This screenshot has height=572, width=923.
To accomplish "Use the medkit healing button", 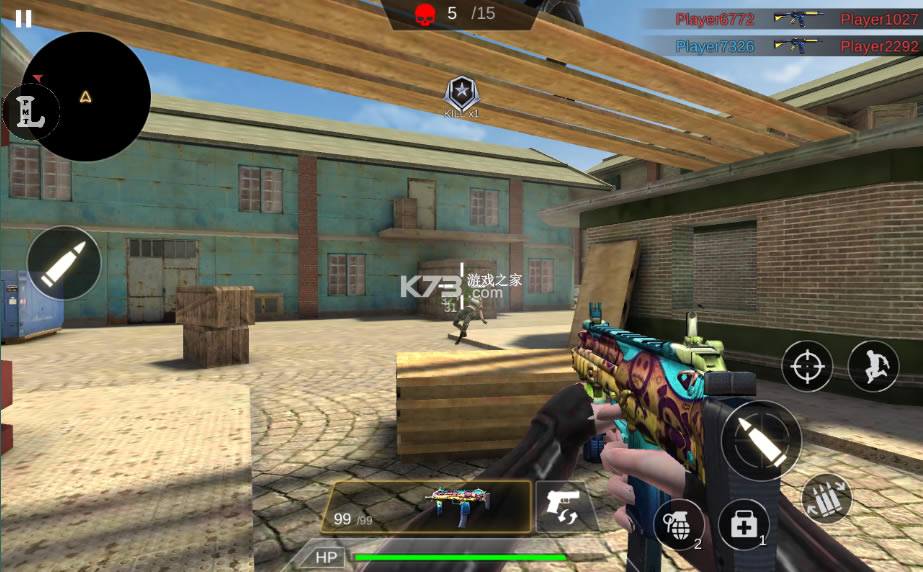I will 743,524.
